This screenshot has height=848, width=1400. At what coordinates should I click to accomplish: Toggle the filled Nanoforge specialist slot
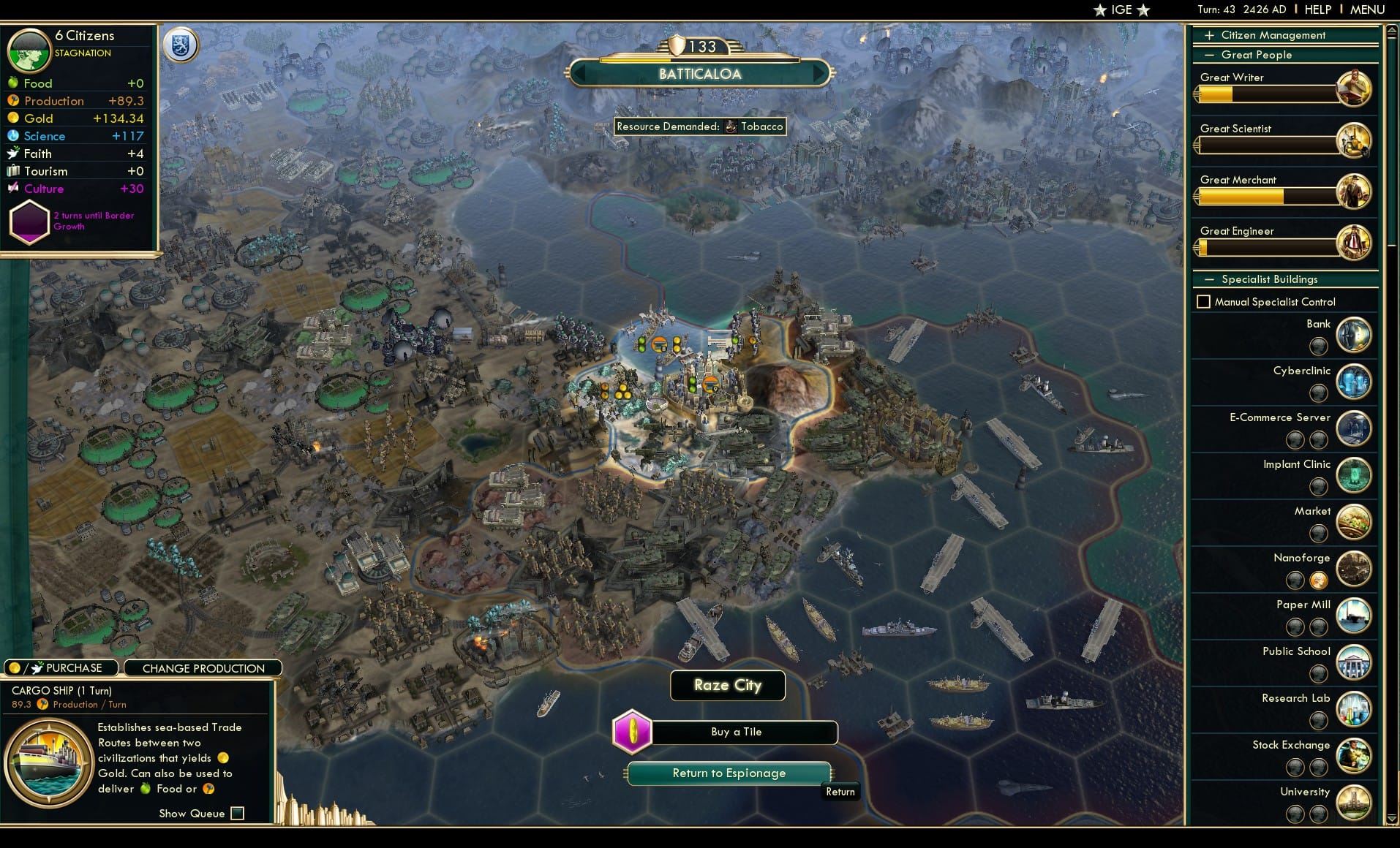[1318, 580]
